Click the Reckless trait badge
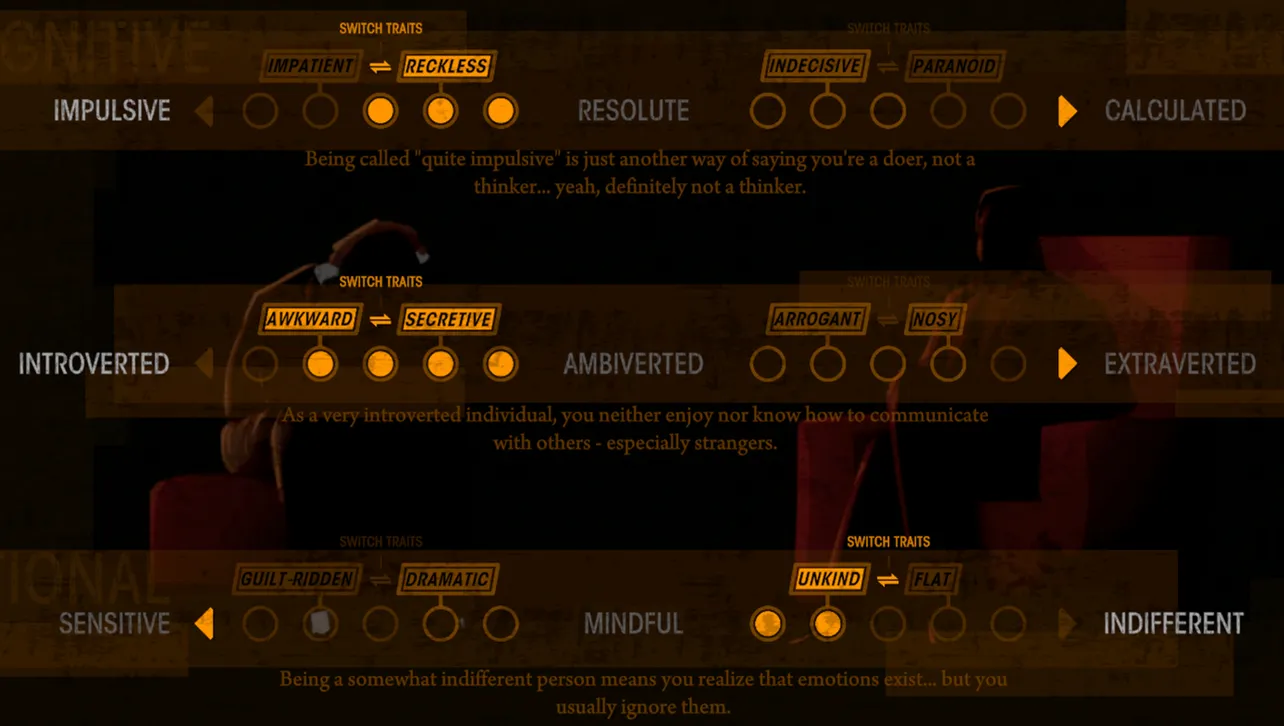Screen dimensions: 1284x726 448,66
